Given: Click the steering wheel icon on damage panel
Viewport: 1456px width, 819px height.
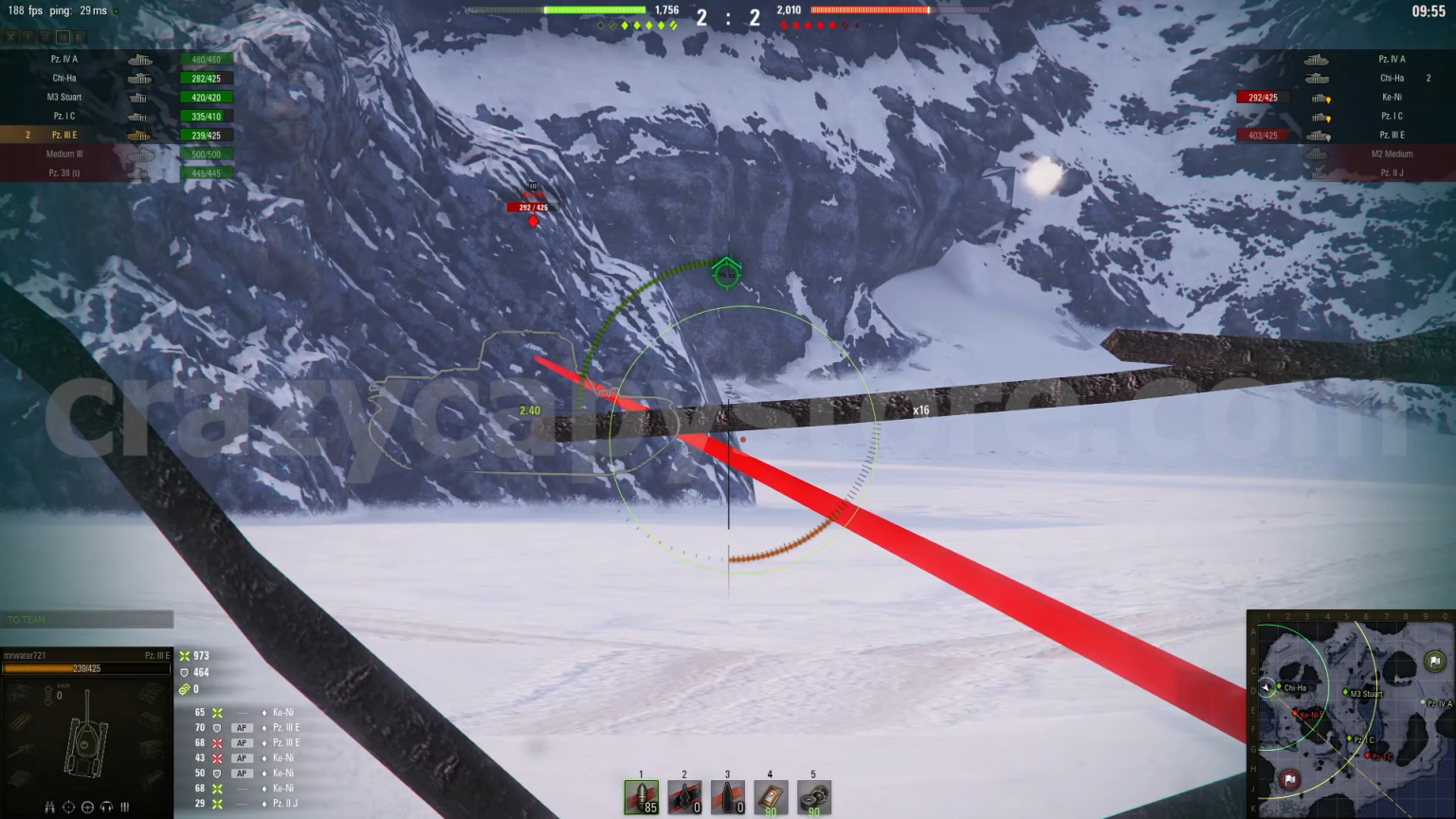Looking at the screenshot, I should (87, 808).
